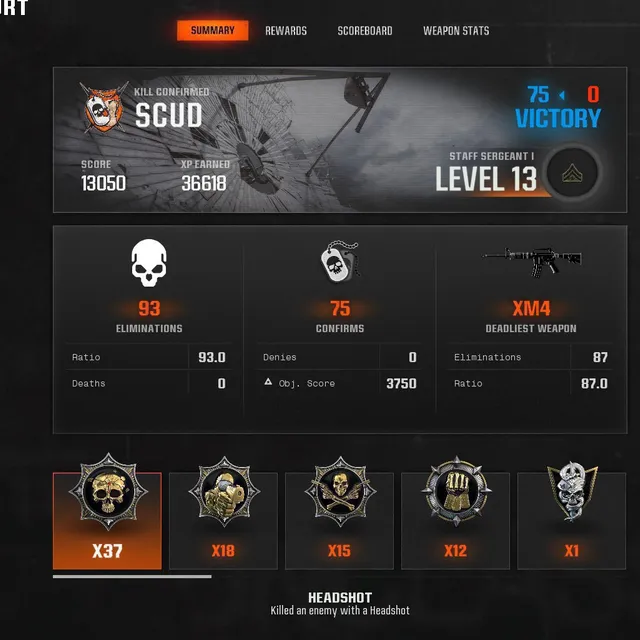Open the Rewards tab
Screen dimensions: 640x640
point(286,31)
